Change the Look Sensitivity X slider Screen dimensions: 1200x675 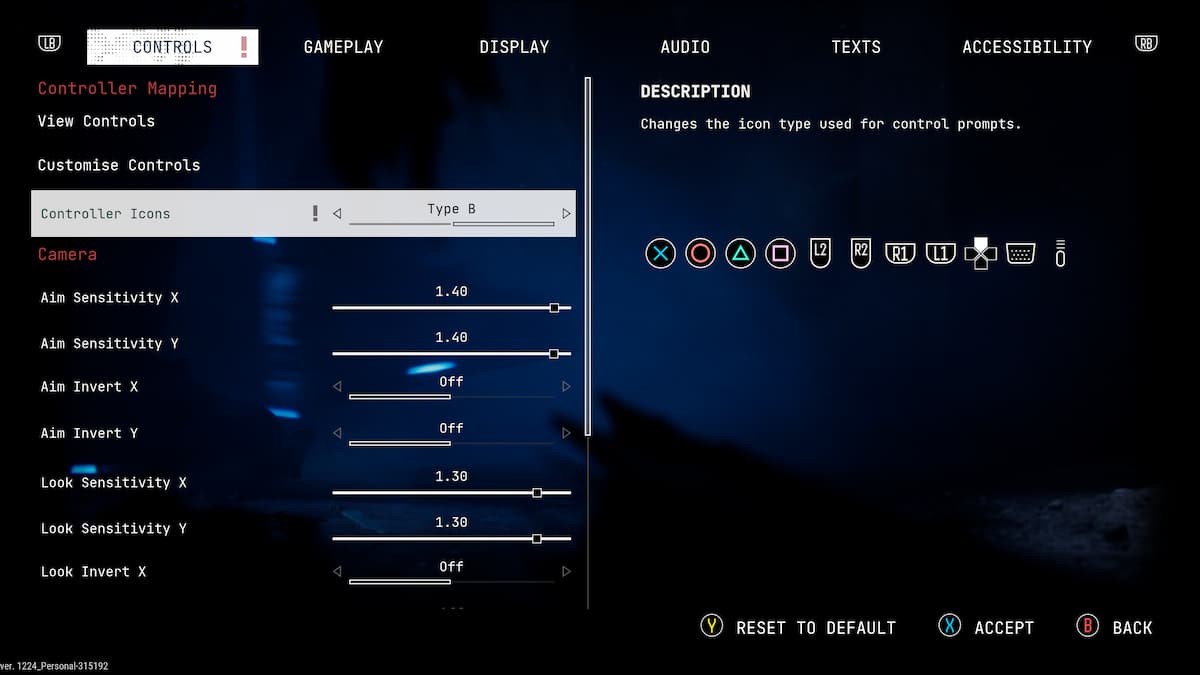coord(537,493)
